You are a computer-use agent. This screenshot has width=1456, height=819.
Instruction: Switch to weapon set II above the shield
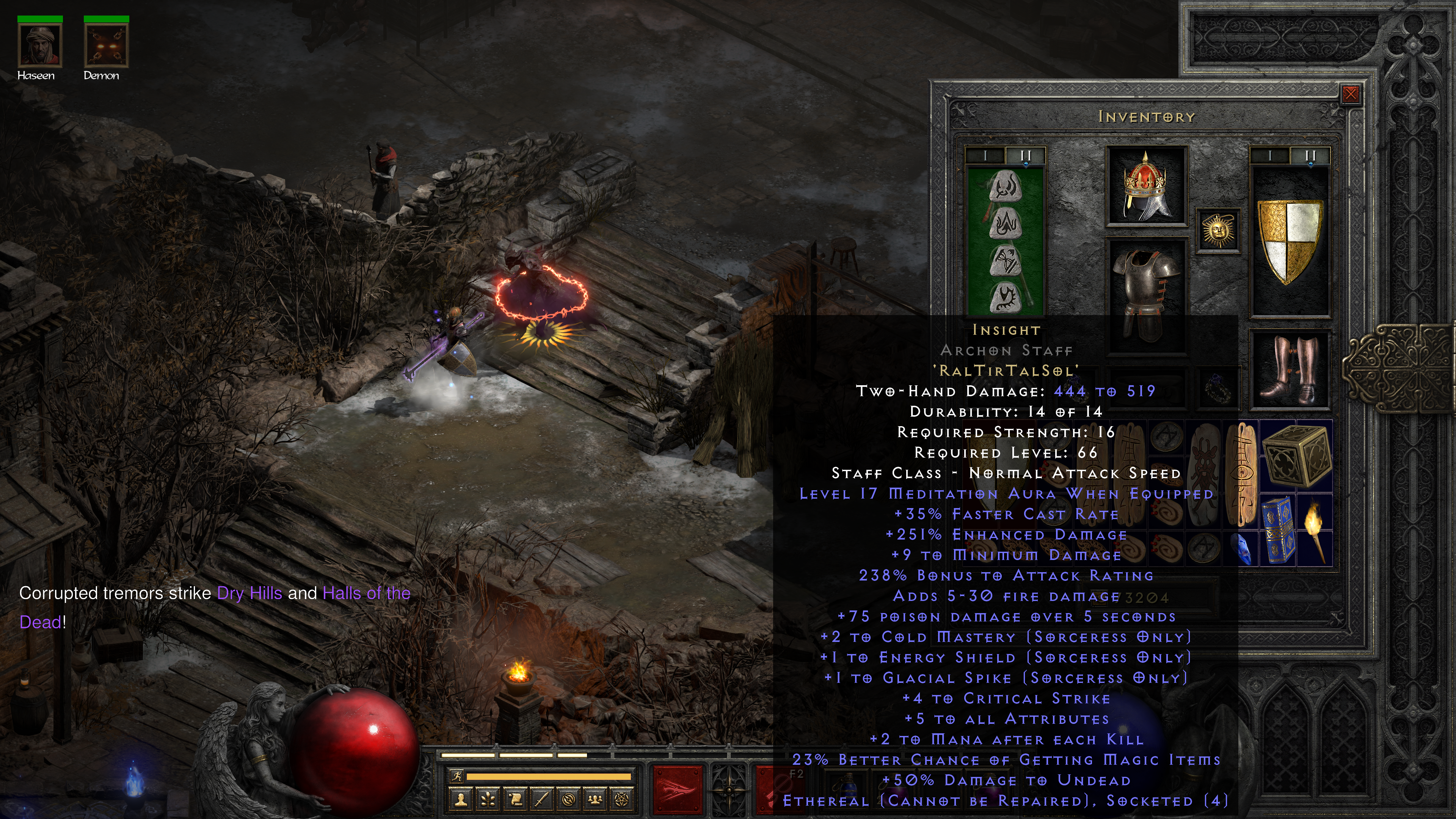pos(1310,155)
